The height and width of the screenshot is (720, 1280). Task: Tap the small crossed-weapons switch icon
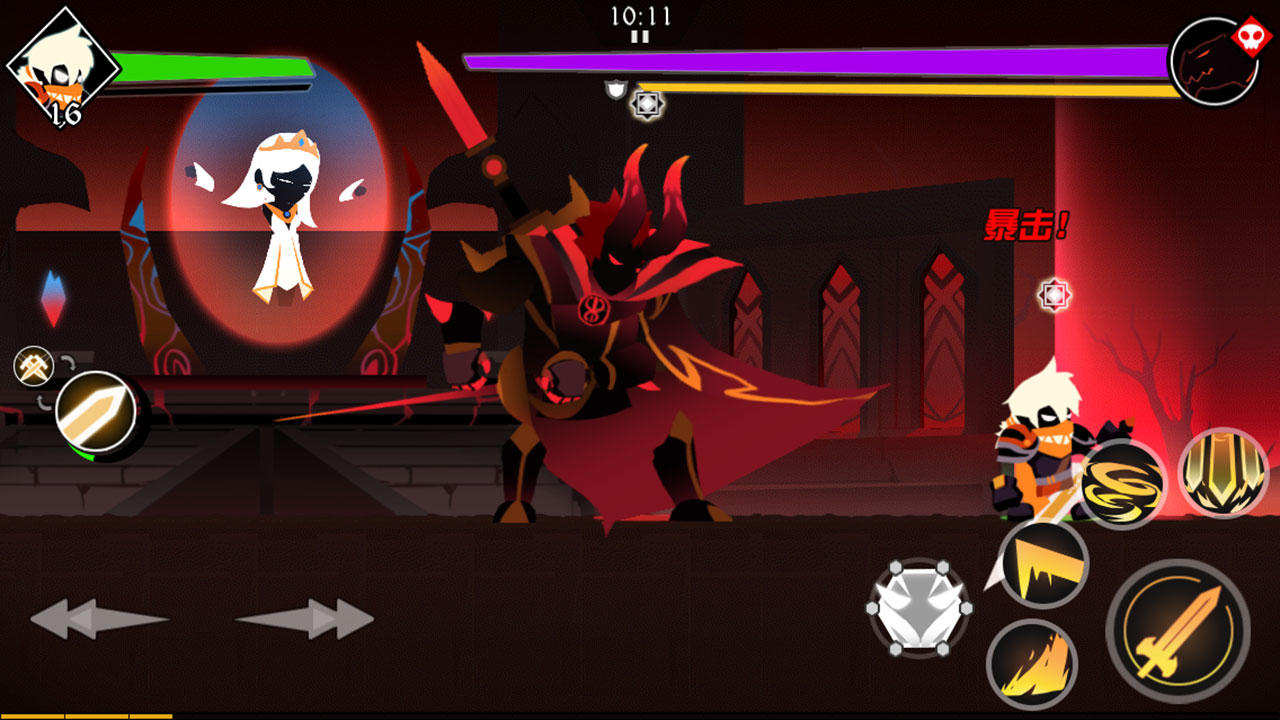coord(33,366)
